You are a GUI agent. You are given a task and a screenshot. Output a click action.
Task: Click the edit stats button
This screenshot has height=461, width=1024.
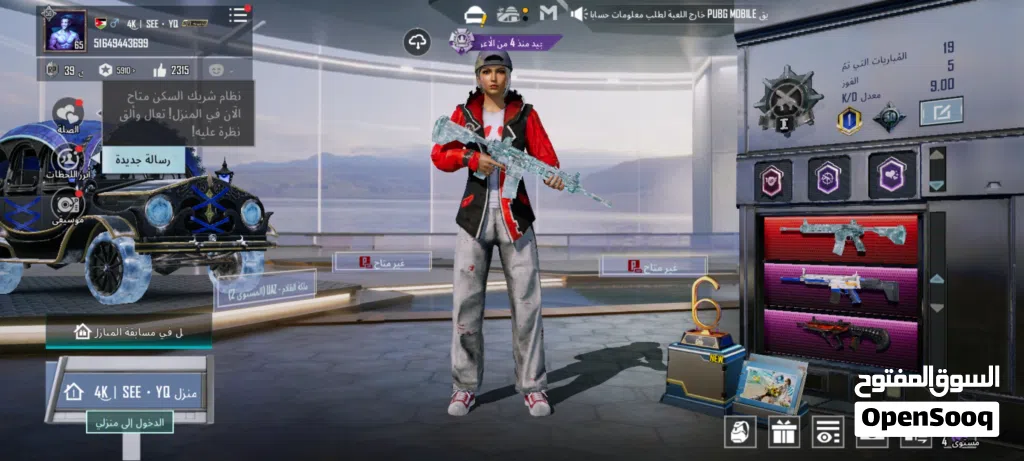coord(940,111)
